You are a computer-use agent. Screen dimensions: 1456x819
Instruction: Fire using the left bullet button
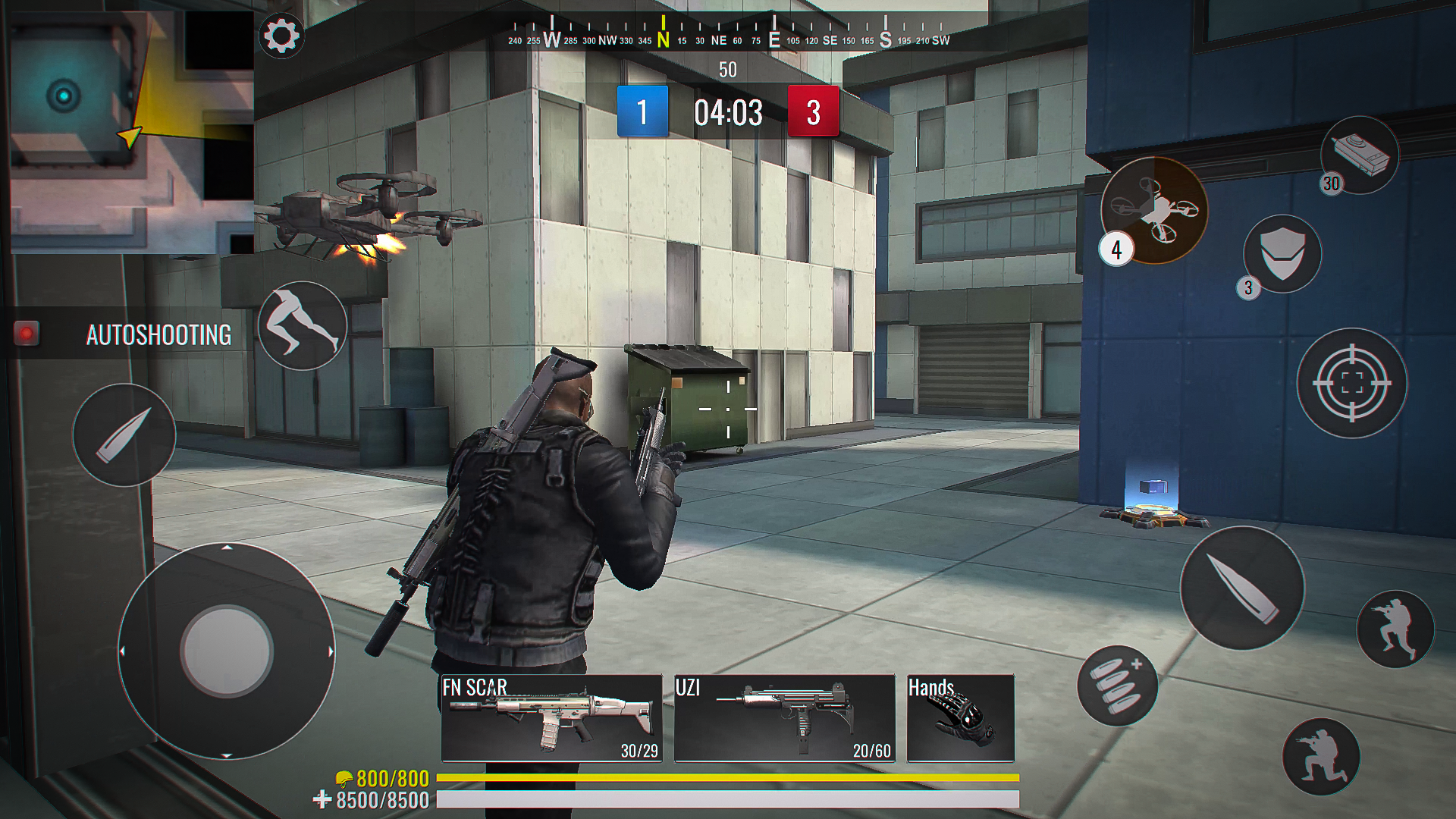click(x=124, y=435)
